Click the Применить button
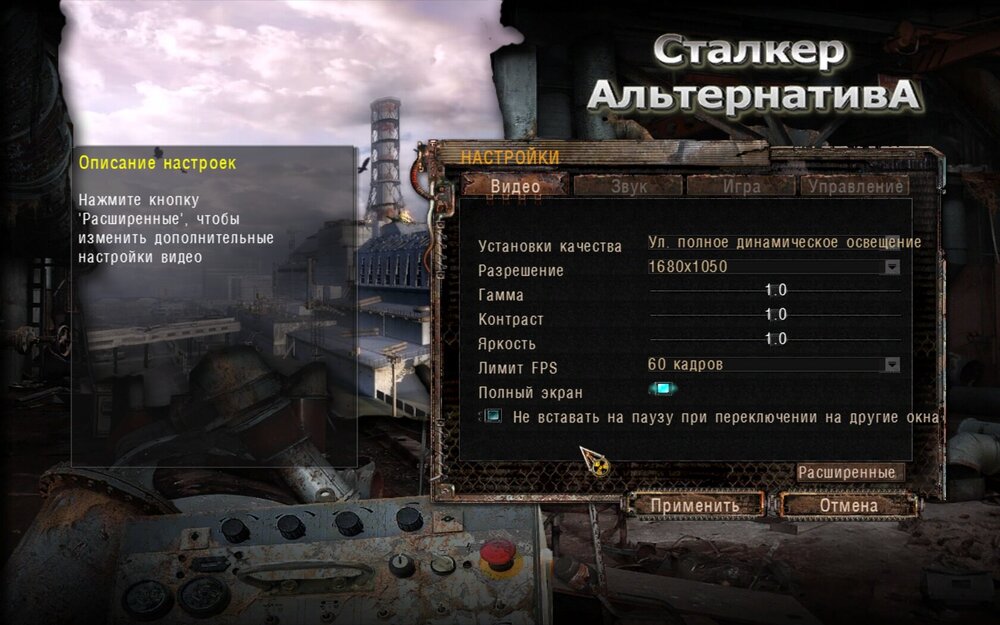 (695, 505)
